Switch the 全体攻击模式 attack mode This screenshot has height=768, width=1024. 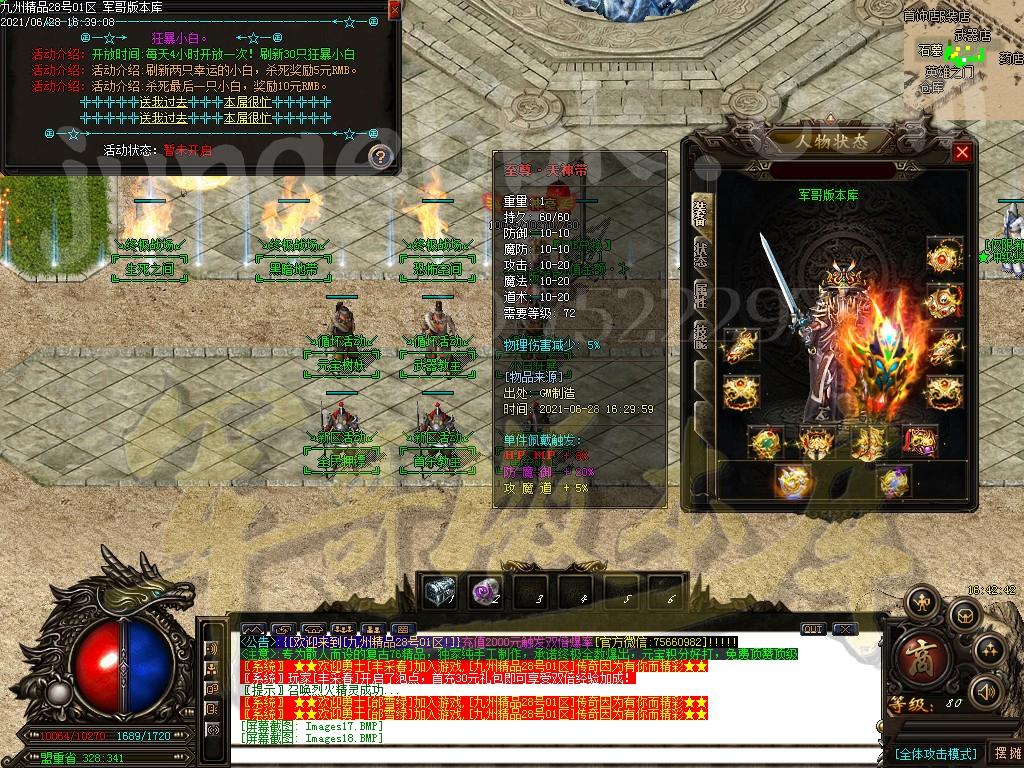tap(934, 753)
